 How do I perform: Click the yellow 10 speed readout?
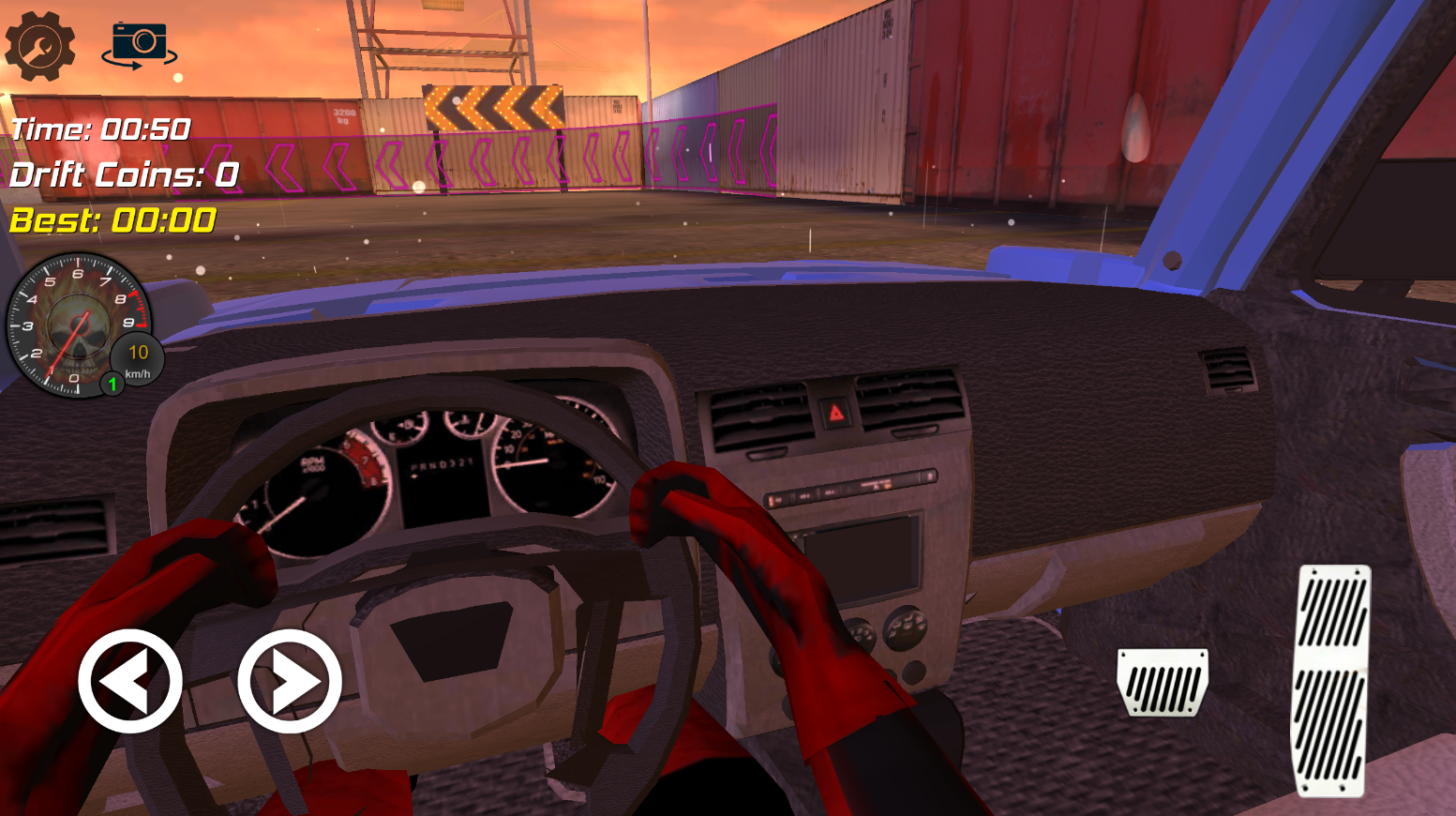[x=137, y=353]
